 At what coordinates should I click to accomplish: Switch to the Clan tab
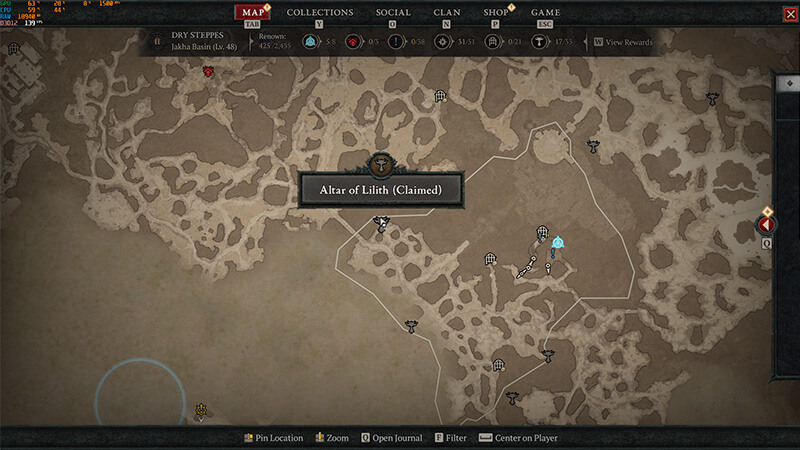pos(447,13)
